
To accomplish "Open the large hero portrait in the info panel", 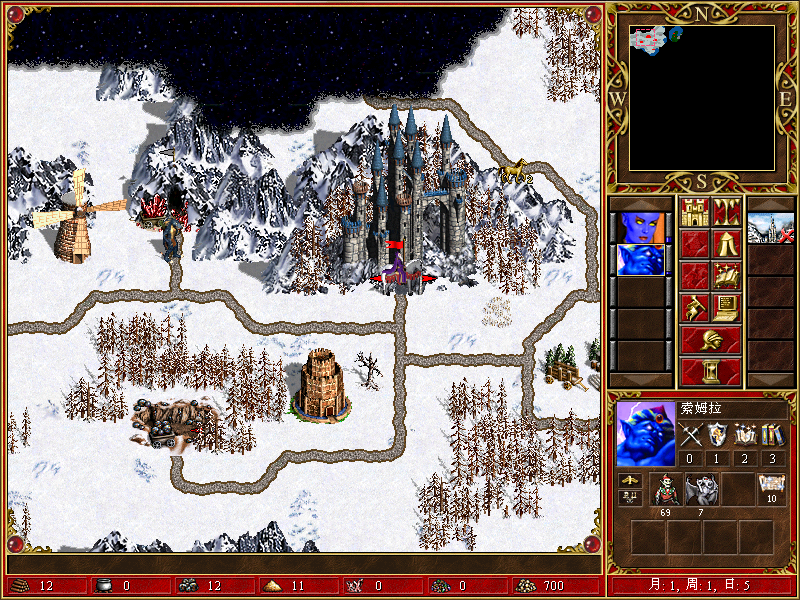I will [645, 433].
